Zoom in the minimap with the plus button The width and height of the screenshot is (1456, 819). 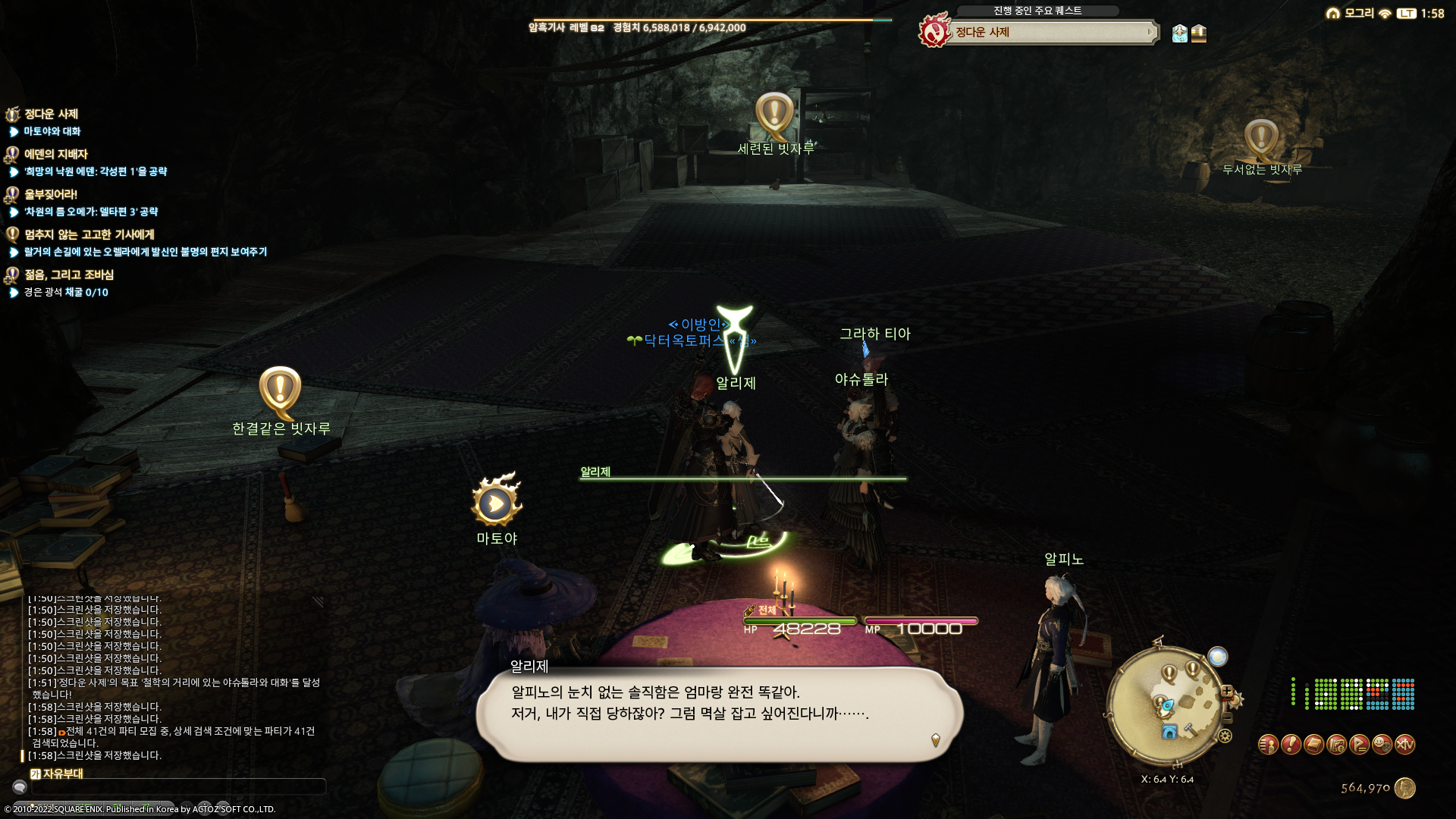tap(1226, 692)
